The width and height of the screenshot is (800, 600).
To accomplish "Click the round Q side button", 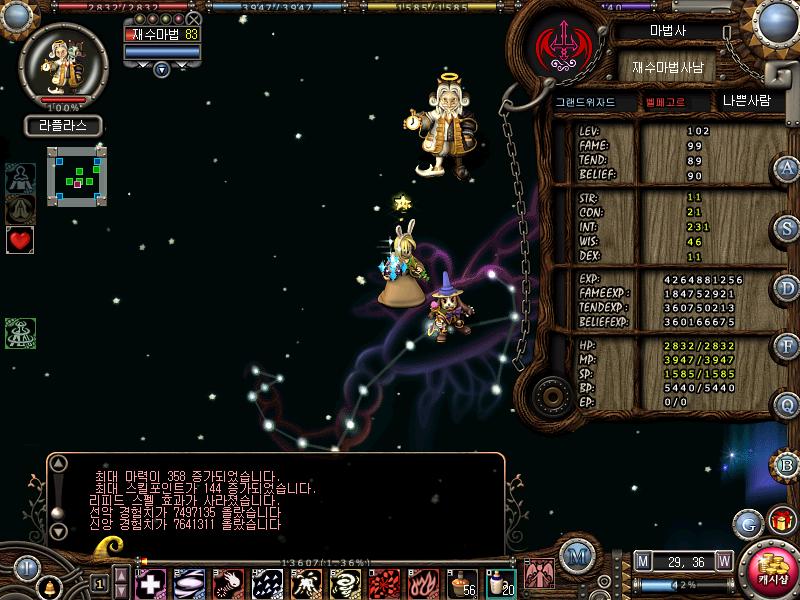I will tap(788, 405).
